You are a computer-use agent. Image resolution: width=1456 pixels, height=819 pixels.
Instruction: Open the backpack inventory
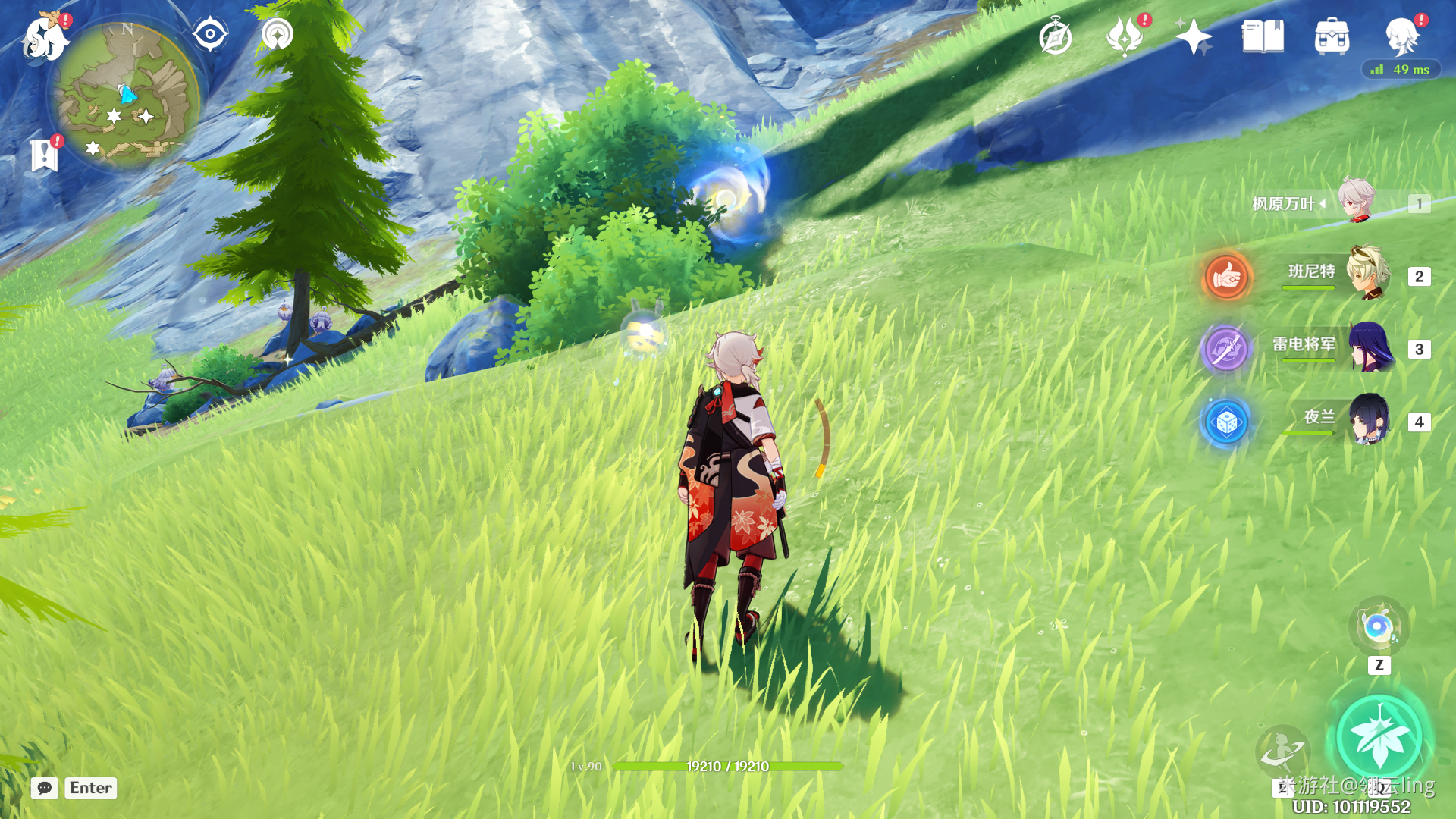point(1332,36)
